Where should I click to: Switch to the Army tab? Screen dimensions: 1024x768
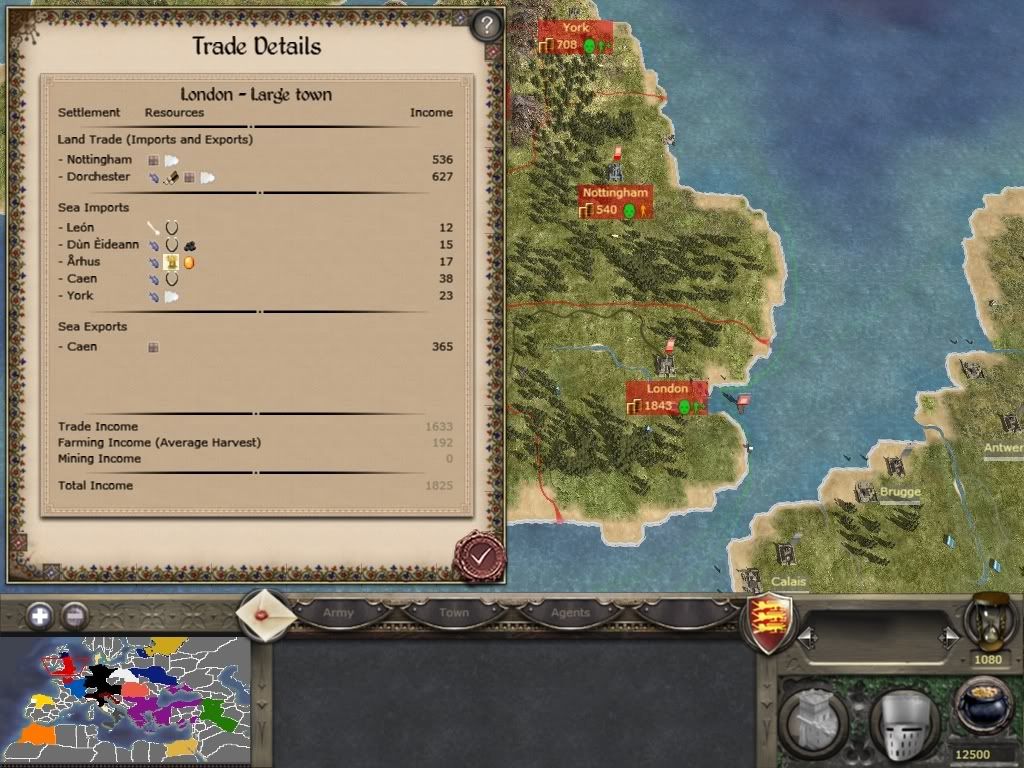[338, 612]
